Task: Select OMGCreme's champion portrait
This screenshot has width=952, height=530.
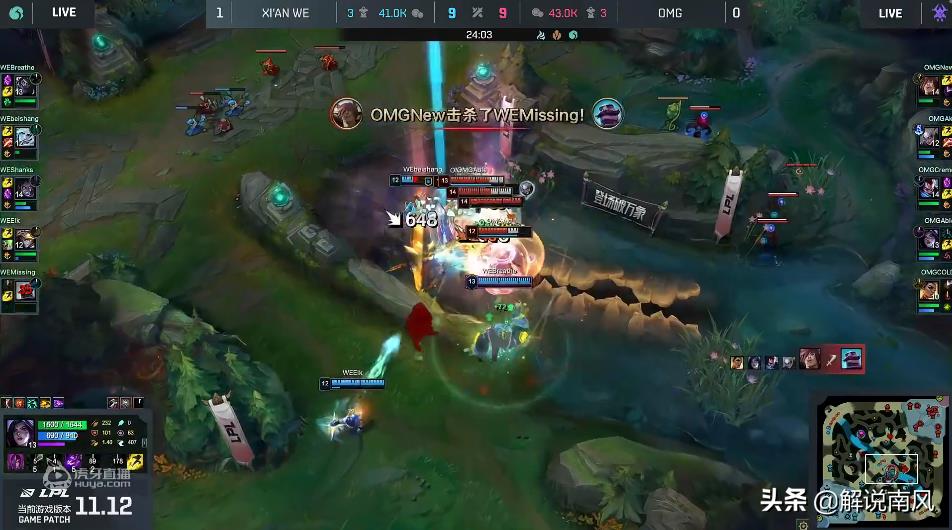Action: 930,189
